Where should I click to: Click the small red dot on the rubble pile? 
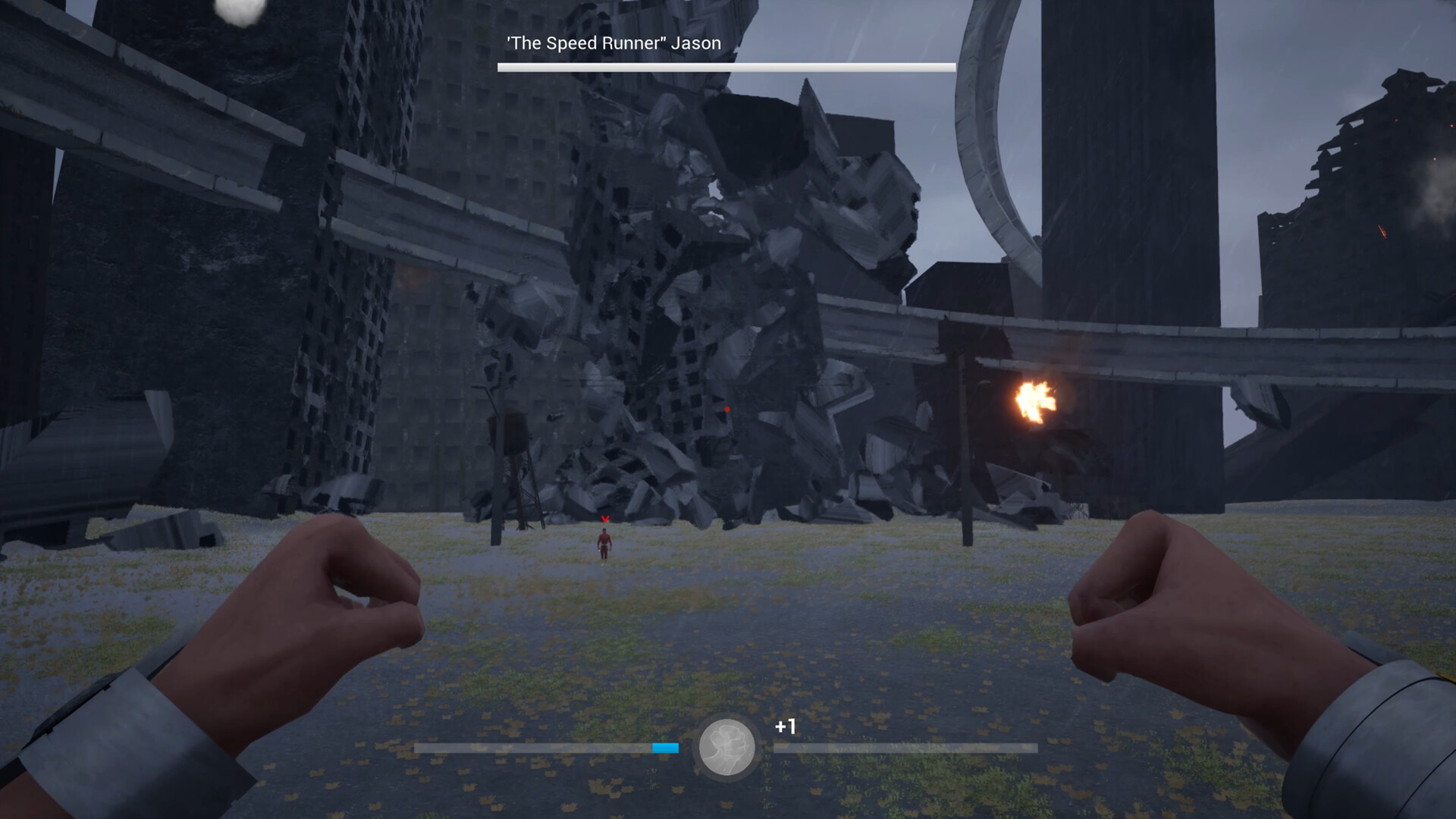click(x=726, y=408)
